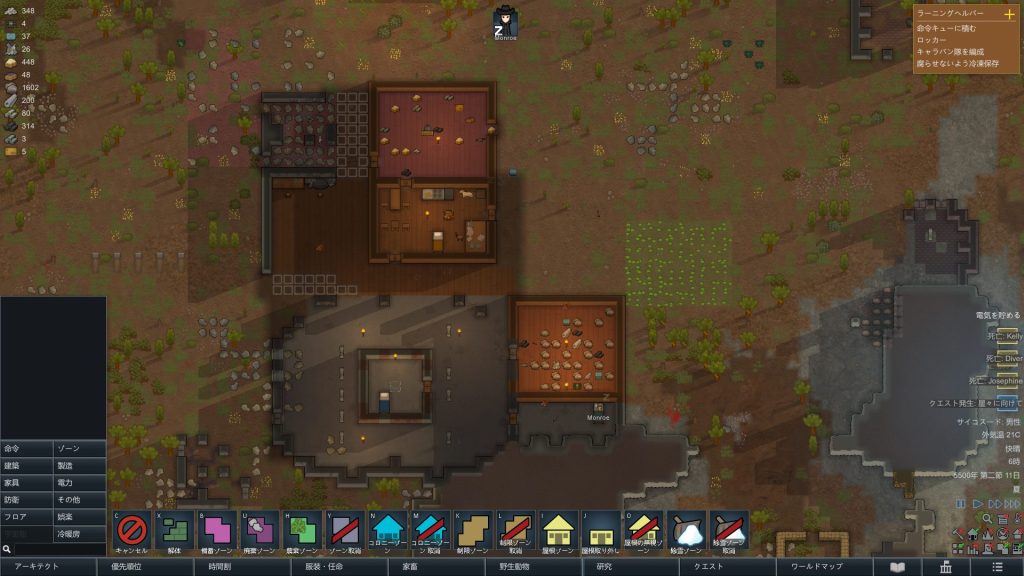
Task: Choose the 農業ゾーン growing zone tool
Action: [x=303, y=530]
